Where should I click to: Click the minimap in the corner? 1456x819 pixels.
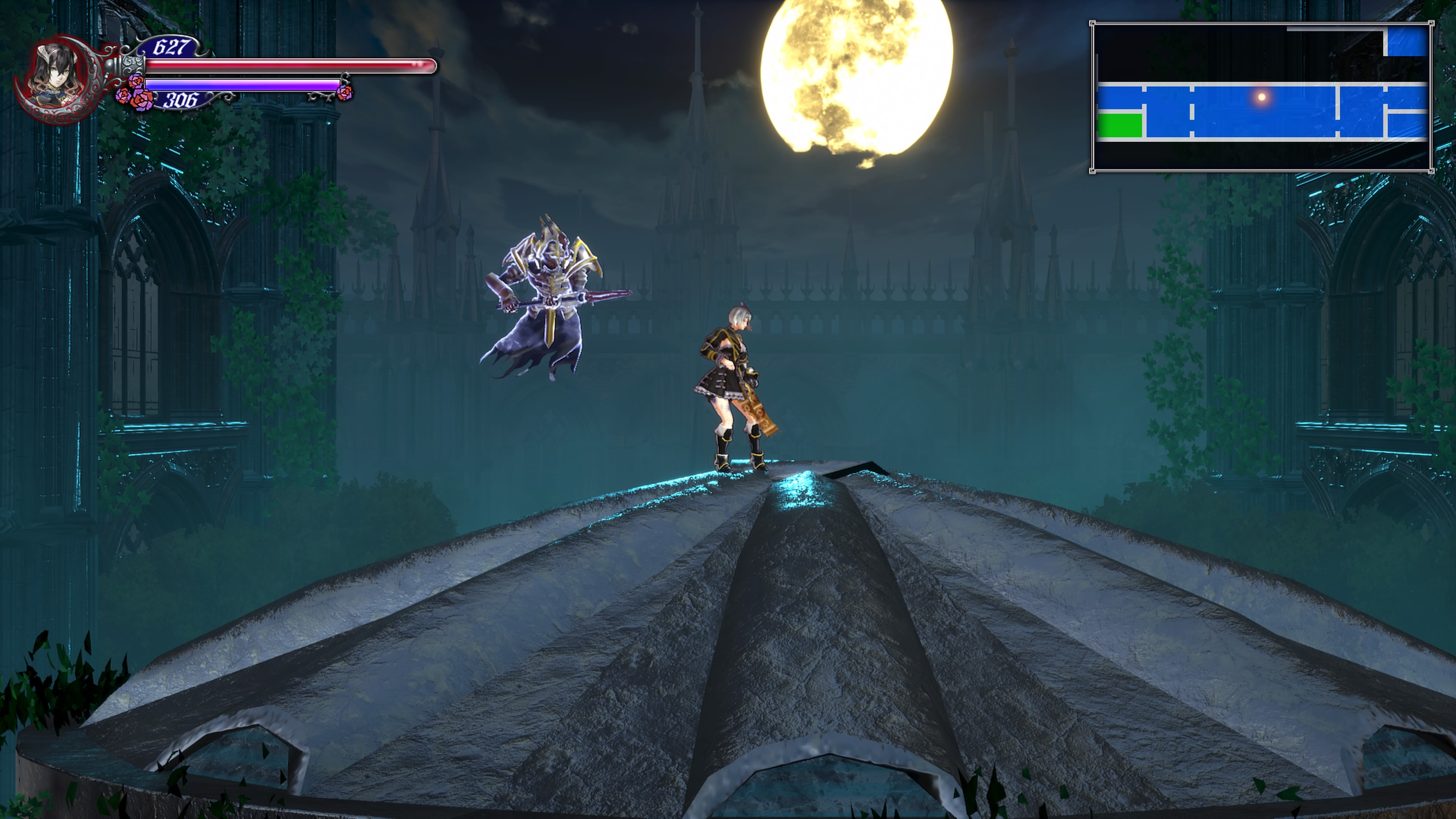(x=1261, y=97)
